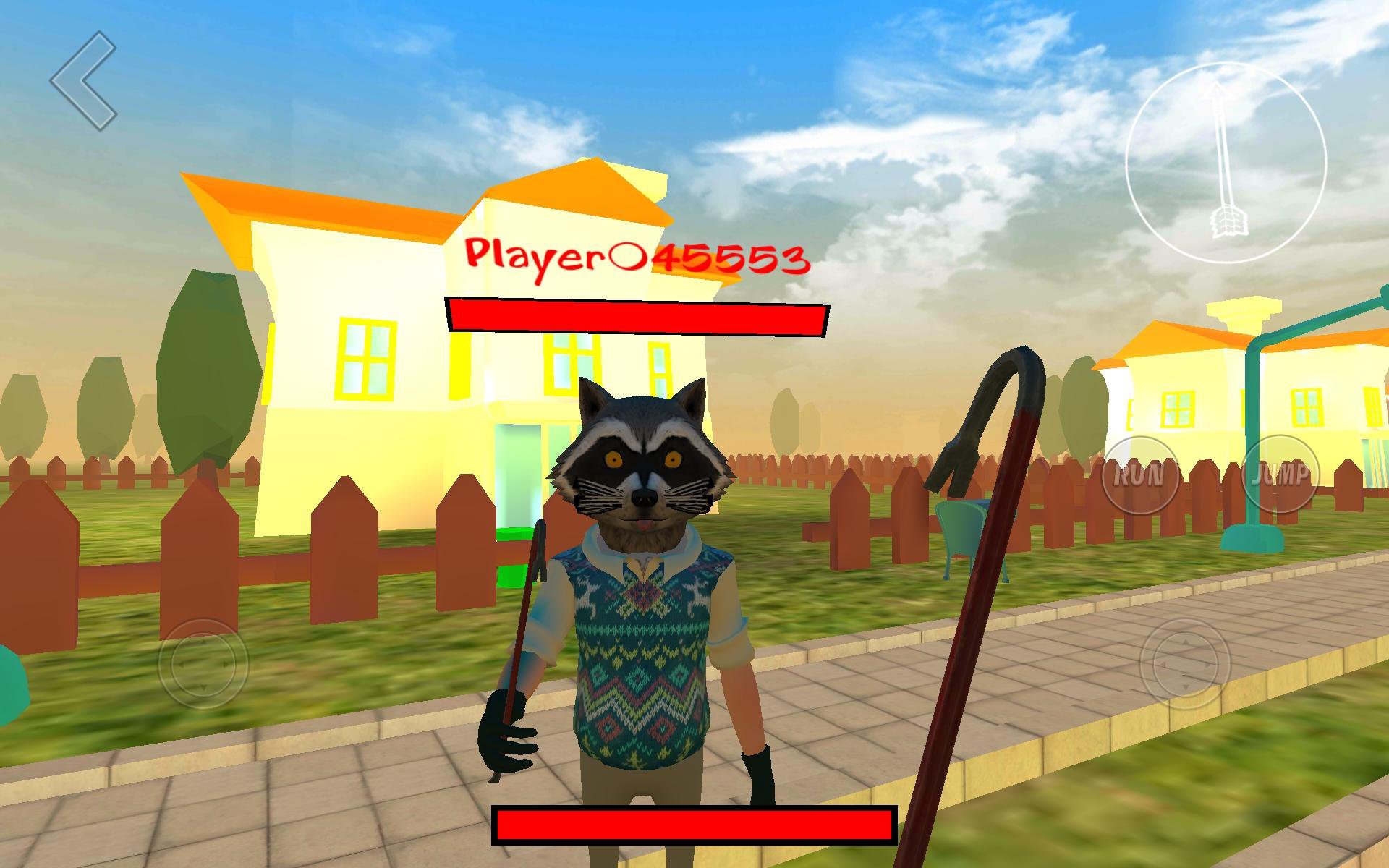1389x868 pixels.
Task: Tap the center of the left joystick
Action: [204, 664]
